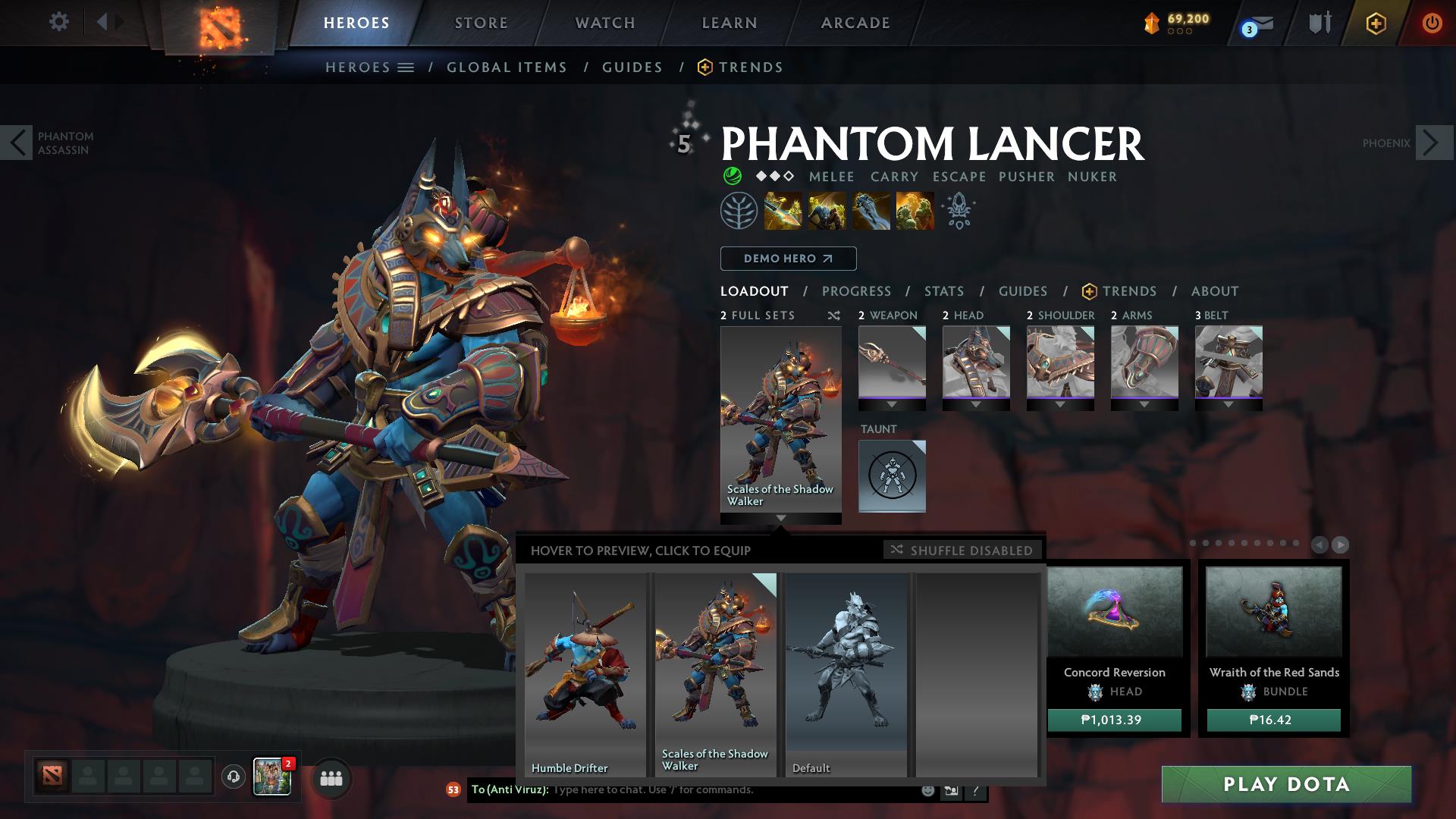Open the Store tab
Image resolution: width=1456 pixels, height=819 pixels.
pos(482,23)
